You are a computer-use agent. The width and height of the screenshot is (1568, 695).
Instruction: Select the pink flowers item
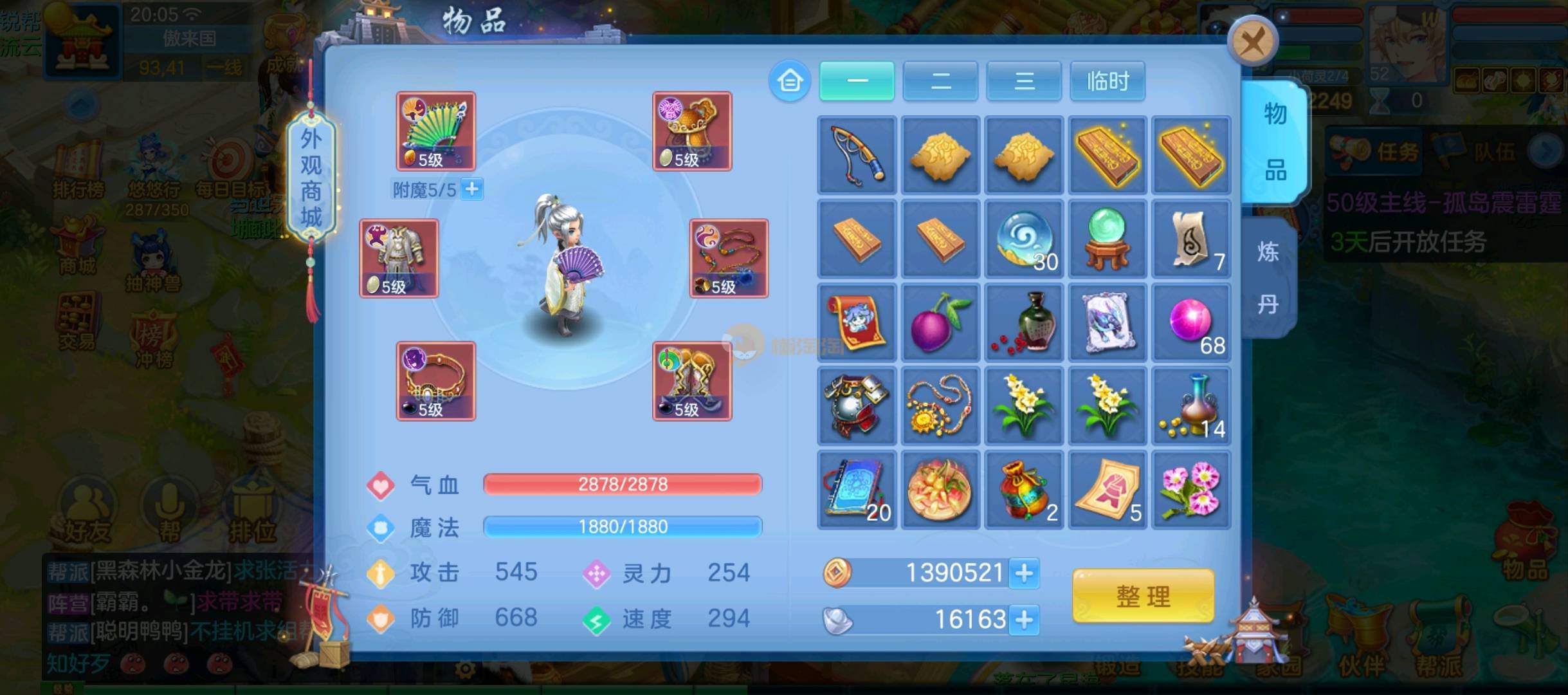point(1191,490)
